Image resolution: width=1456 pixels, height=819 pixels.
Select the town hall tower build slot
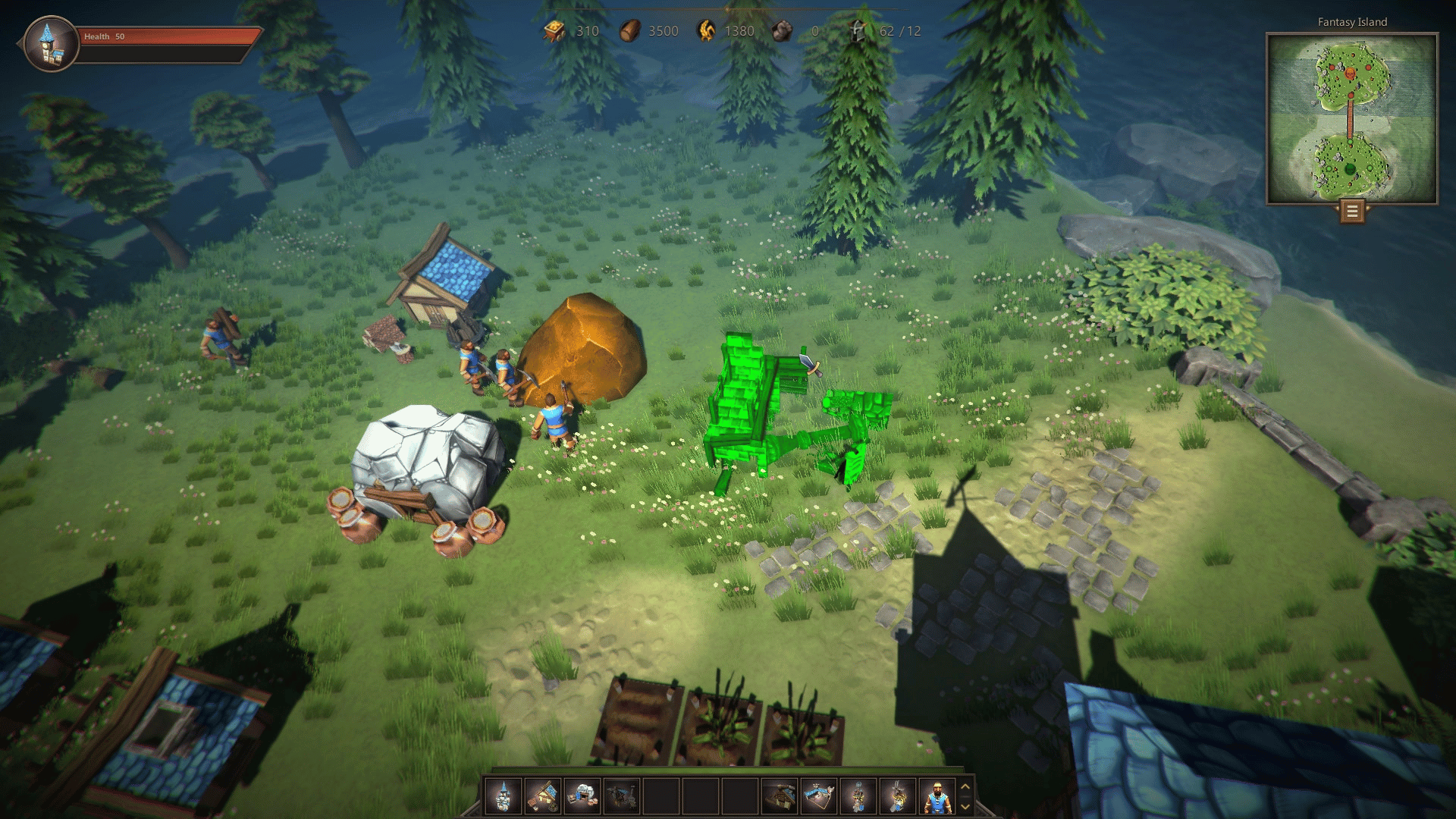click(x=503, y=797)
